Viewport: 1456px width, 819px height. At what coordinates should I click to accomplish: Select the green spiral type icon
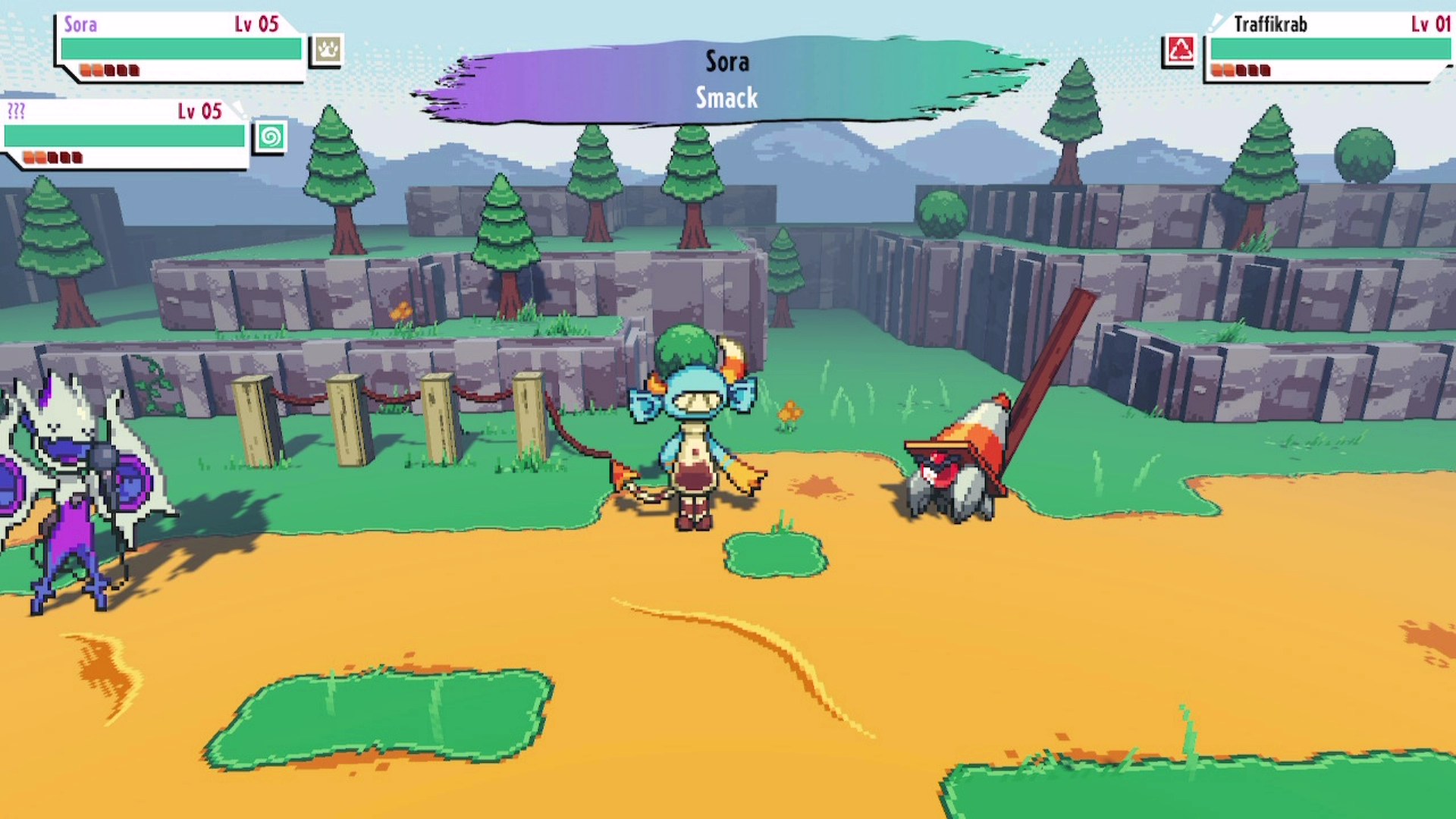(x=270, y=137)
